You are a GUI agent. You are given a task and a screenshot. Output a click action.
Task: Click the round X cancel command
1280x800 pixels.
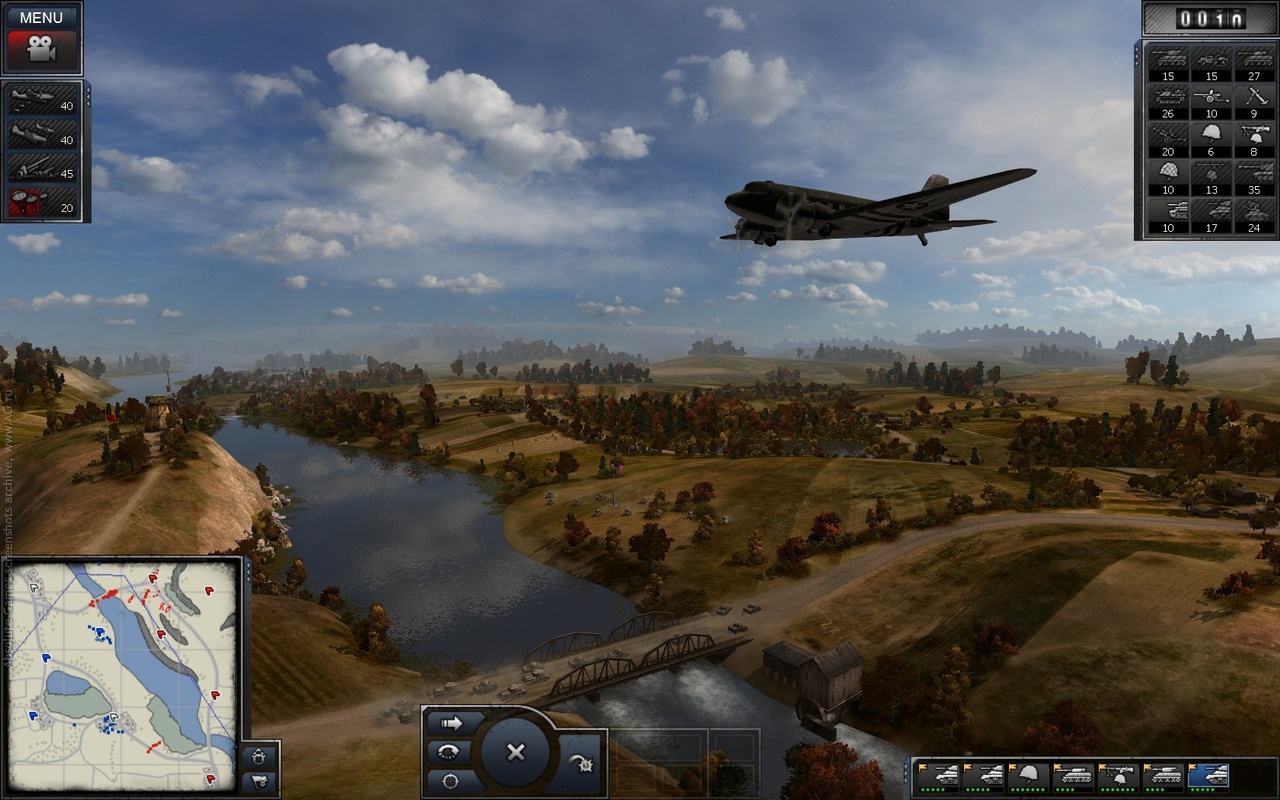tap(515, 751)
